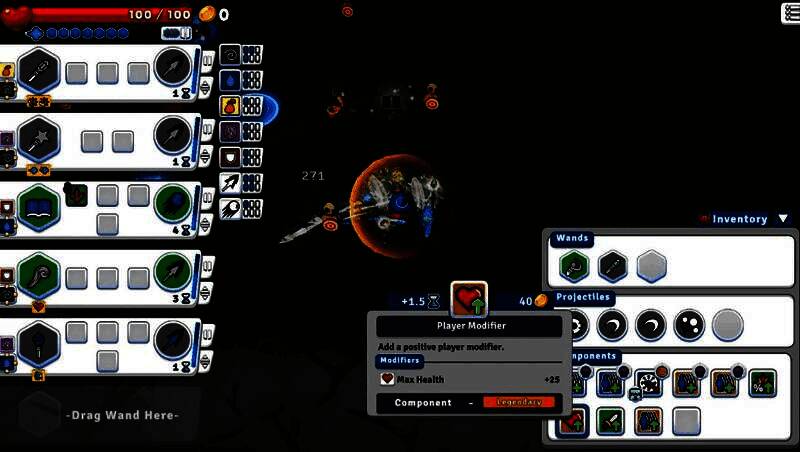Select the wheel-shaped component icon
The image size is (800, 452).
coord(649,383)
